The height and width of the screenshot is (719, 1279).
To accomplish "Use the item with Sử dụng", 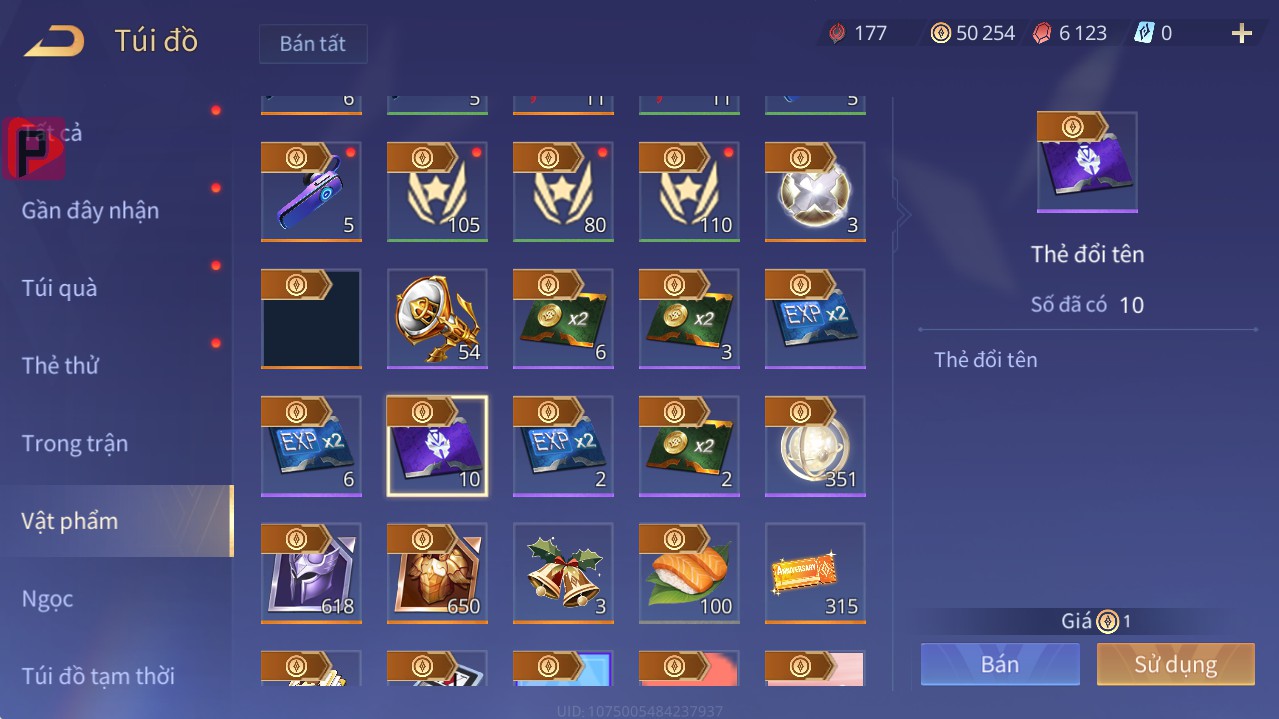I will [1175, 664].
